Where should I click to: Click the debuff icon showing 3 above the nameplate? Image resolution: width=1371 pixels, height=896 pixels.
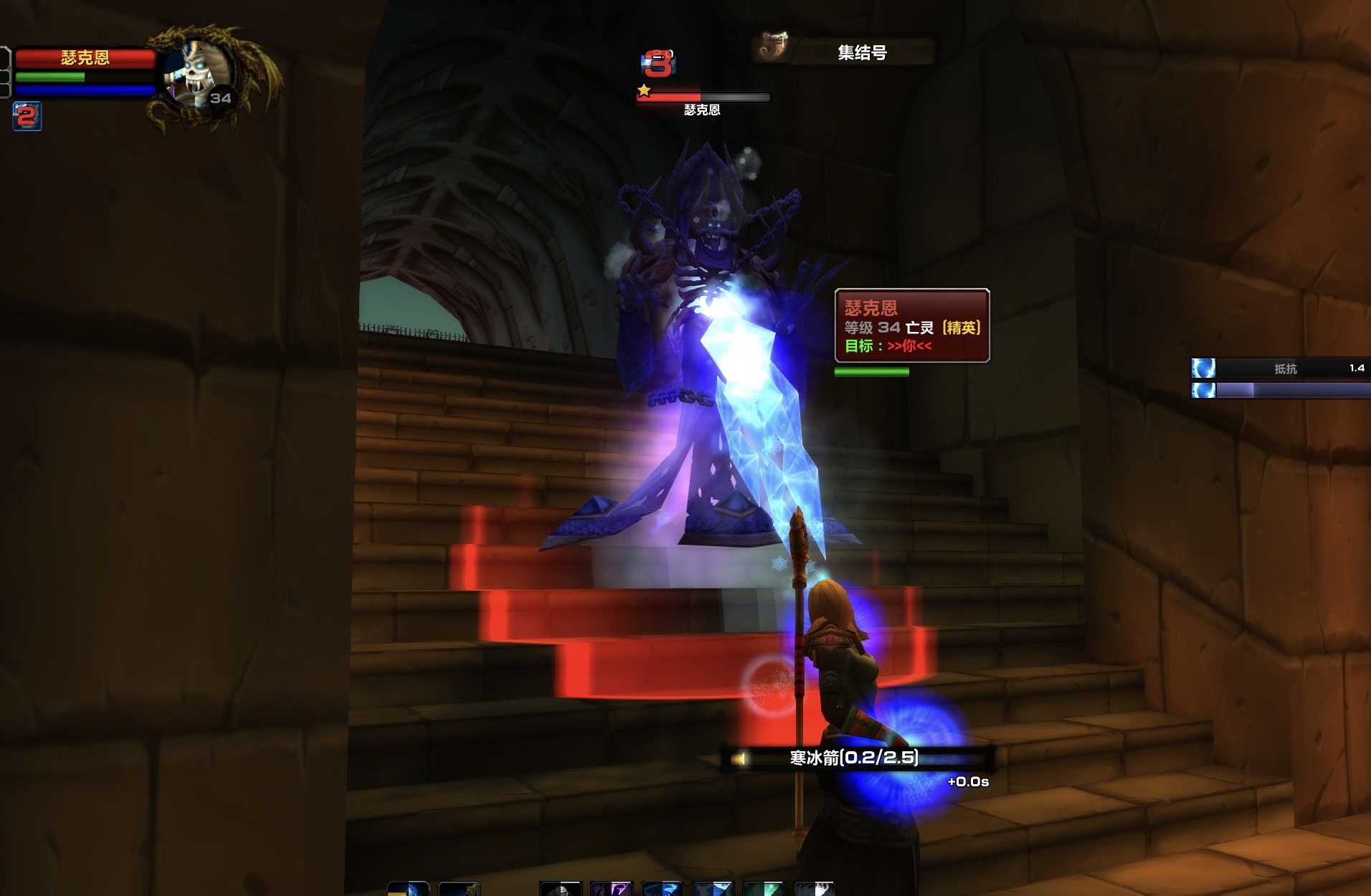click(x=658, y=65)
